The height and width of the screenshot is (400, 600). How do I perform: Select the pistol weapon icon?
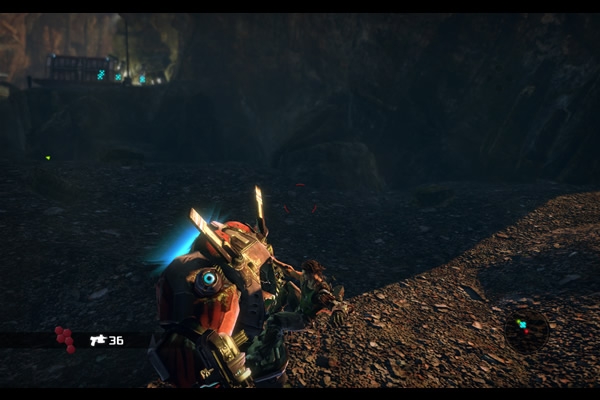point(98,340)
